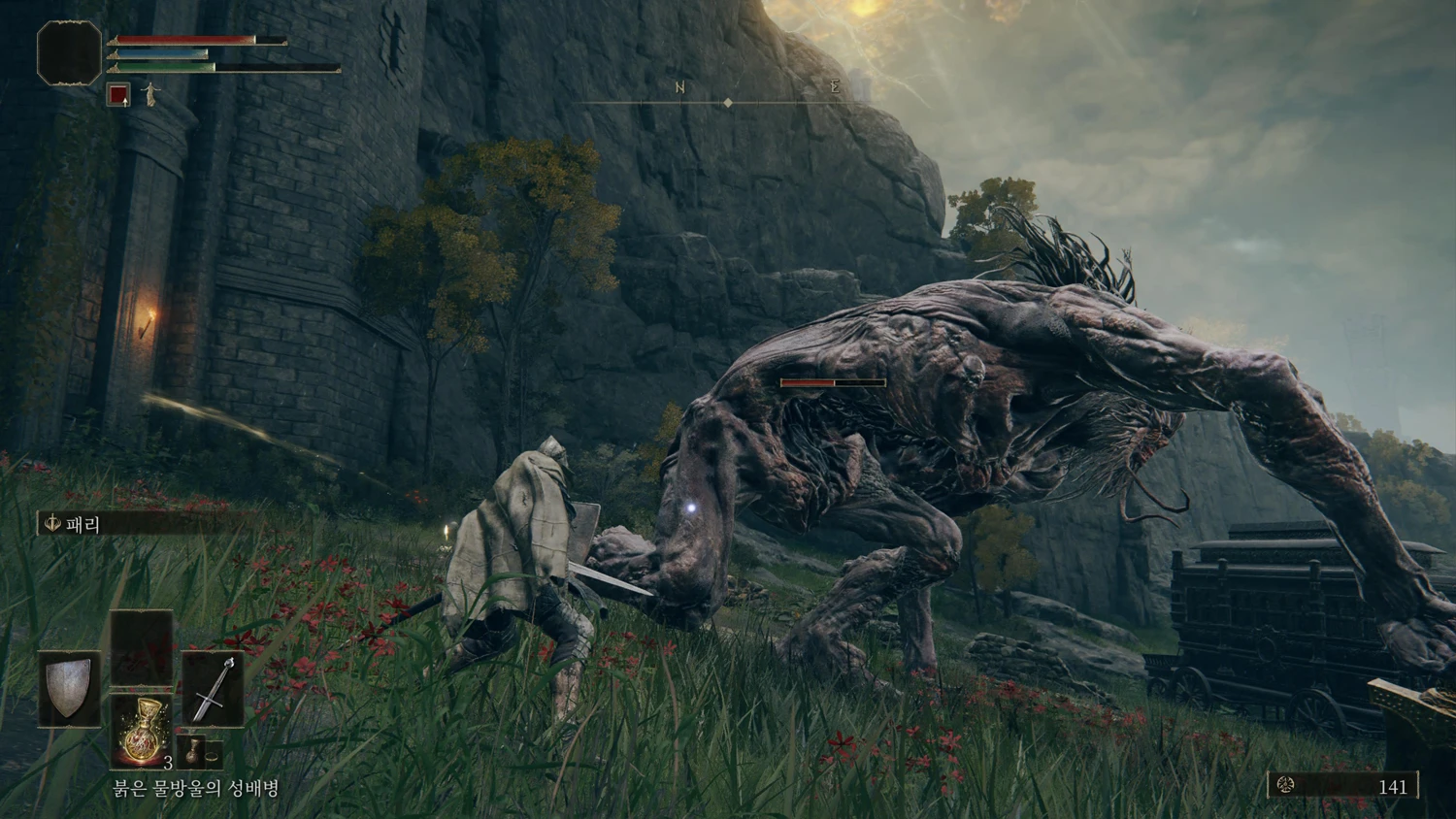This screenshot has height=819, width=1456.
Task: Select the small flask icon beside the quick item
Action: [x=194, y=753]
